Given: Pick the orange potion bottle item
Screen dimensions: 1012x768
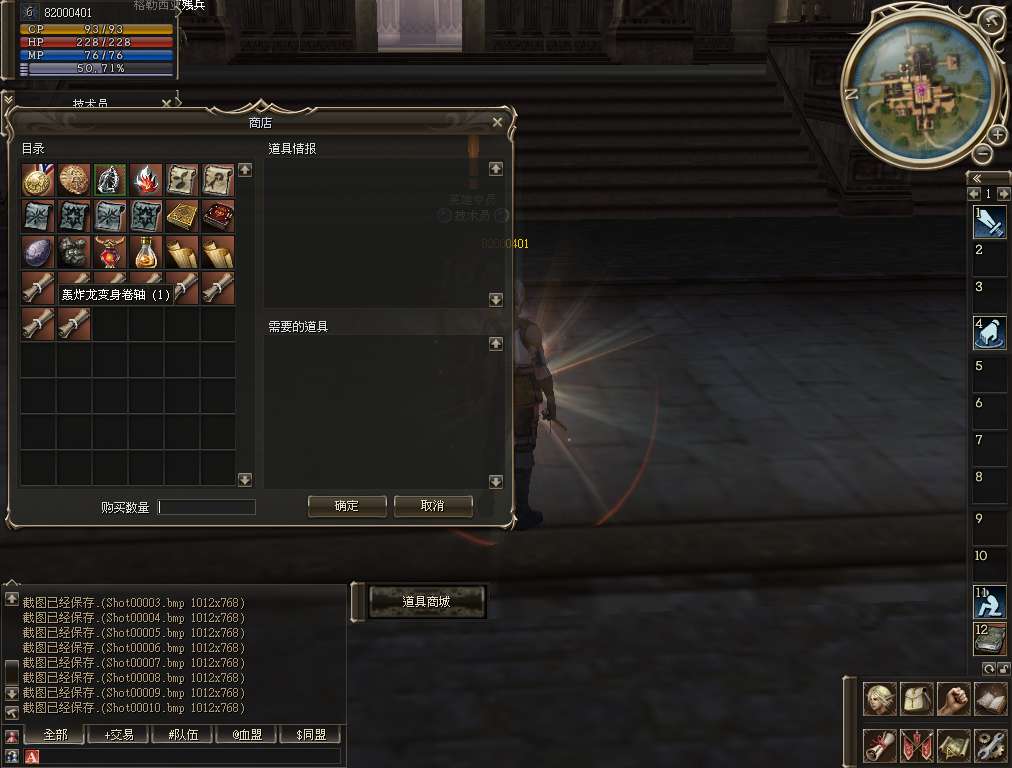Looking at the screenshot, I should 146,252.
